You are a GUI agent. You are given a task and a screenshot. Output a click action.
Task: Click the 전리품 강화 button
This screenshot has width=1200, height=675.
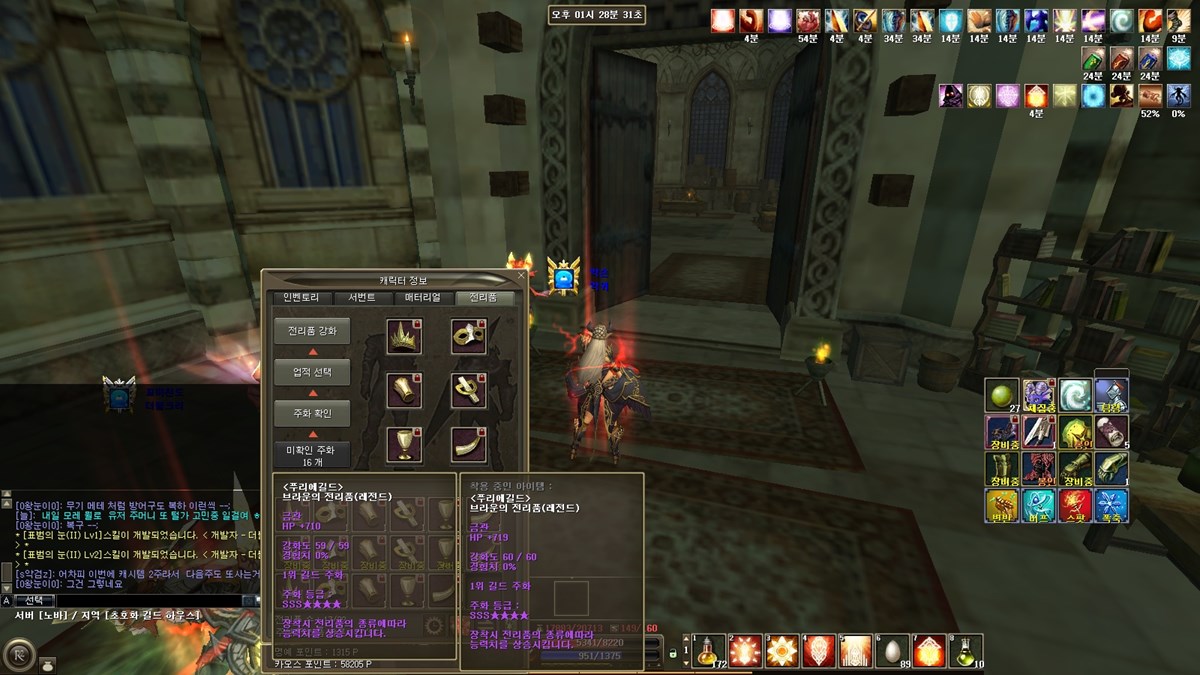click(x=312, y=331)
